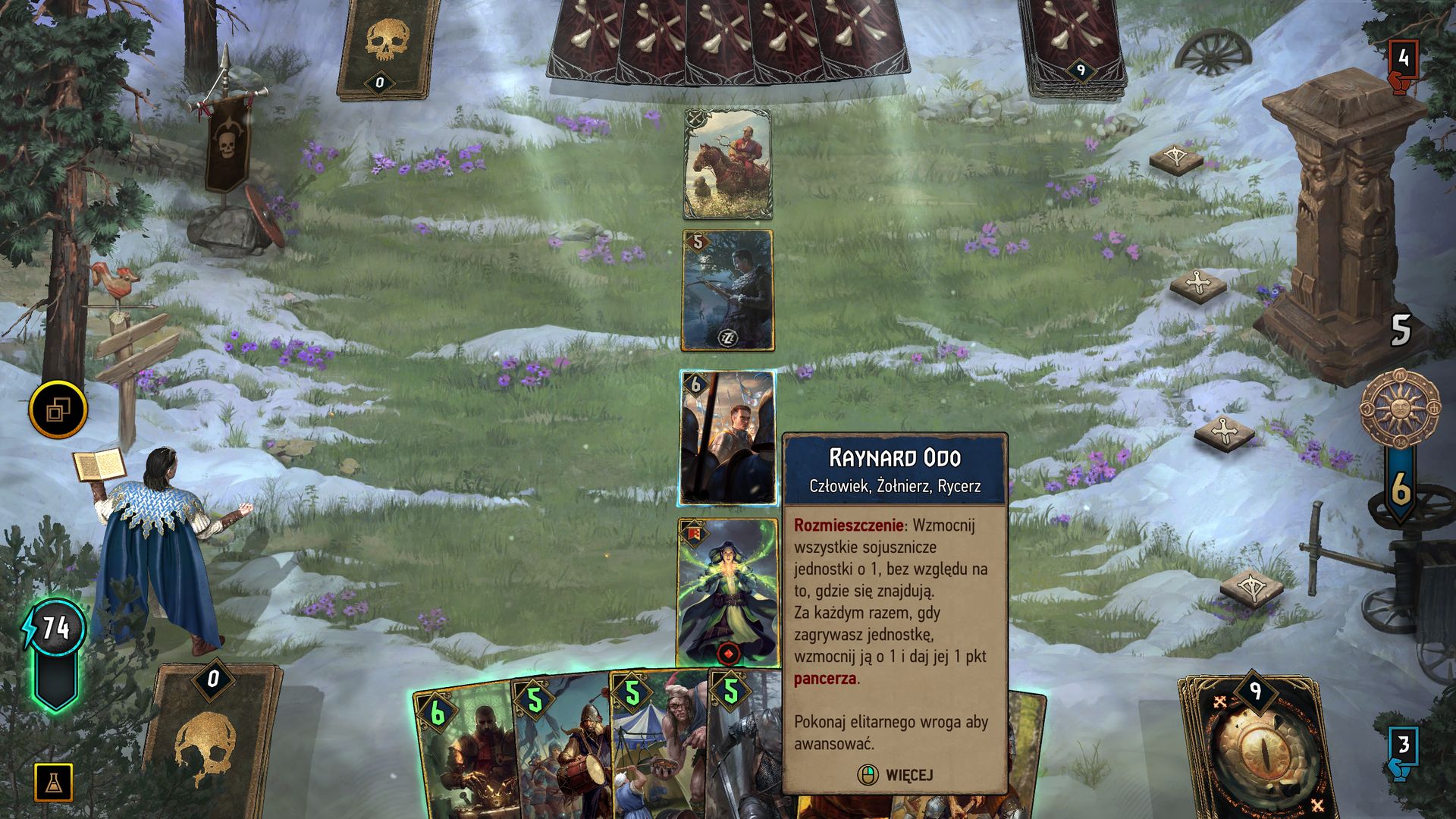Image resolution: width=1456 pixels, height=819 pixels.
Task: Select the green sorceress card on the board
Action: (727, 591)
